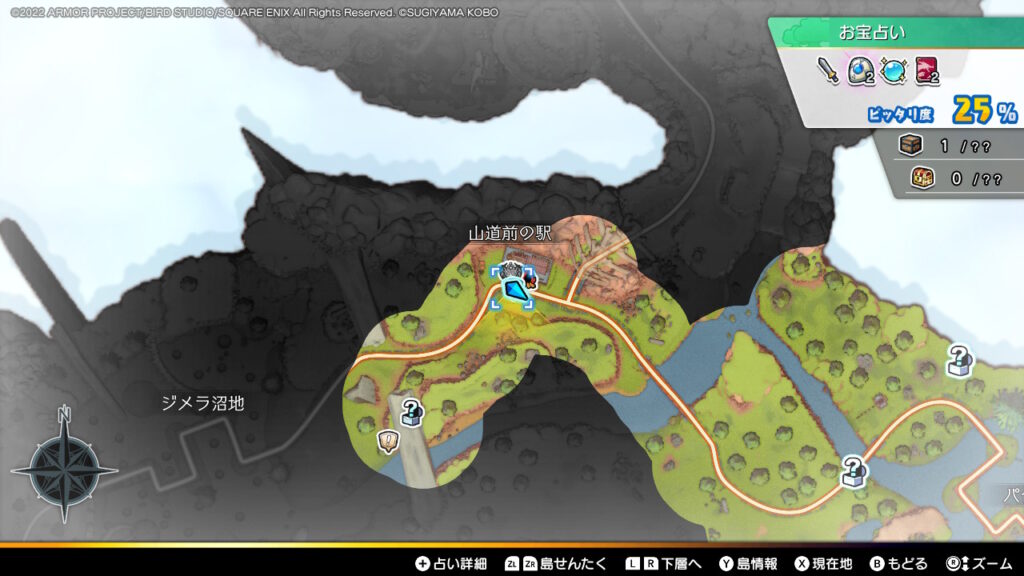The image size is (1024, 576).
Task: Select the blue crystal cursor marker
Action: pyautogui.click(x=513, y=292)
